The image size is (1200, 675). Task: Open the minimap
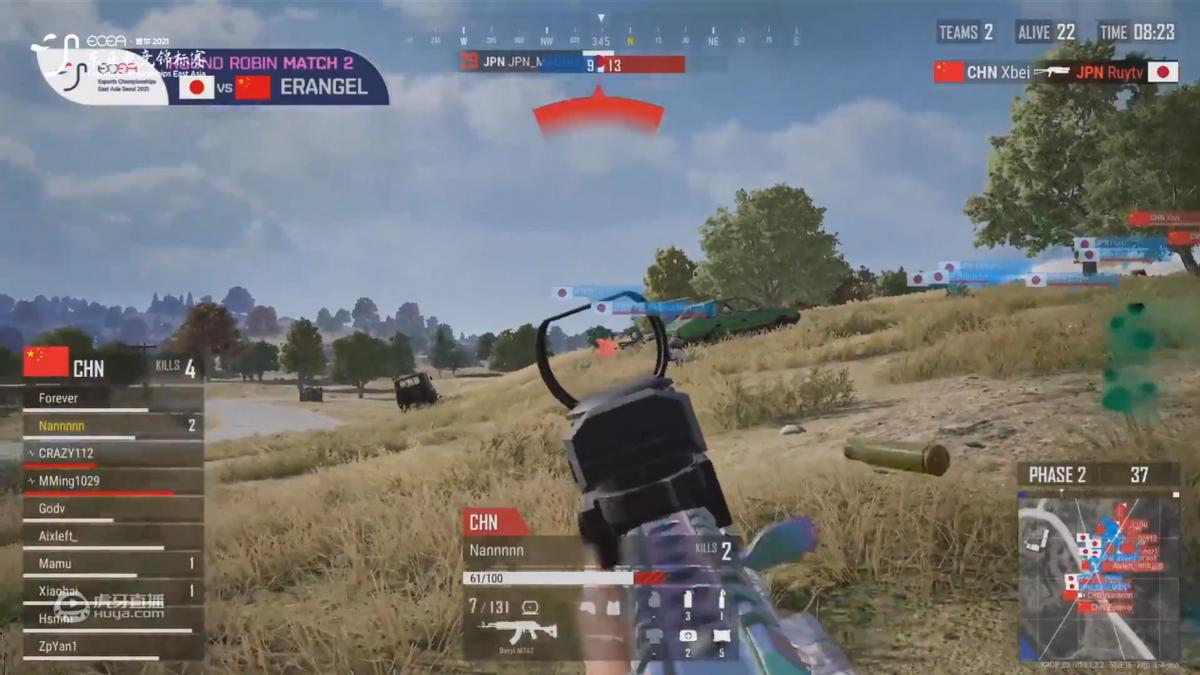coord(1098,580)
